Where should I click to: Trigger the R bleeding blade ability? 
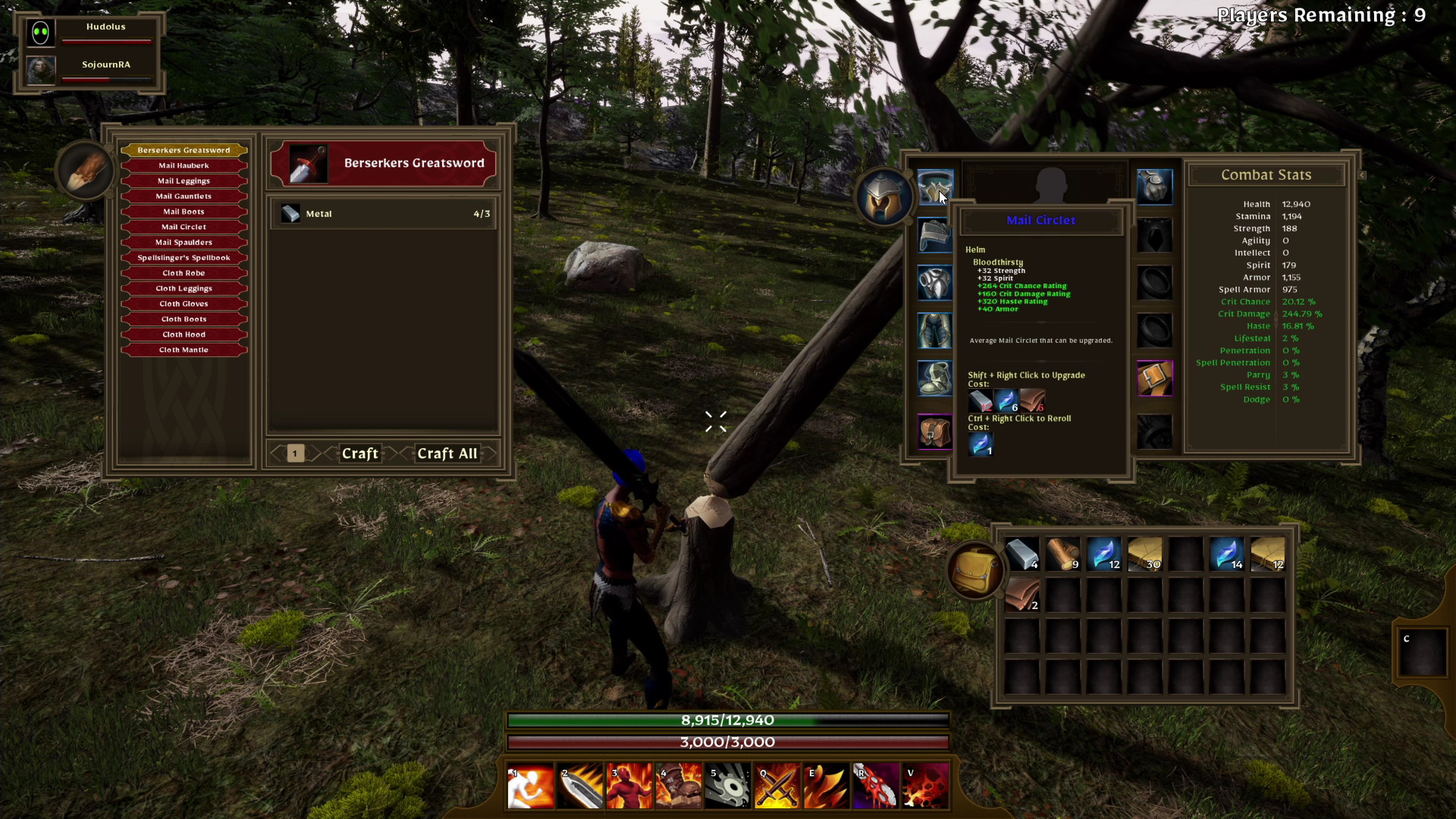click(875, 786)
